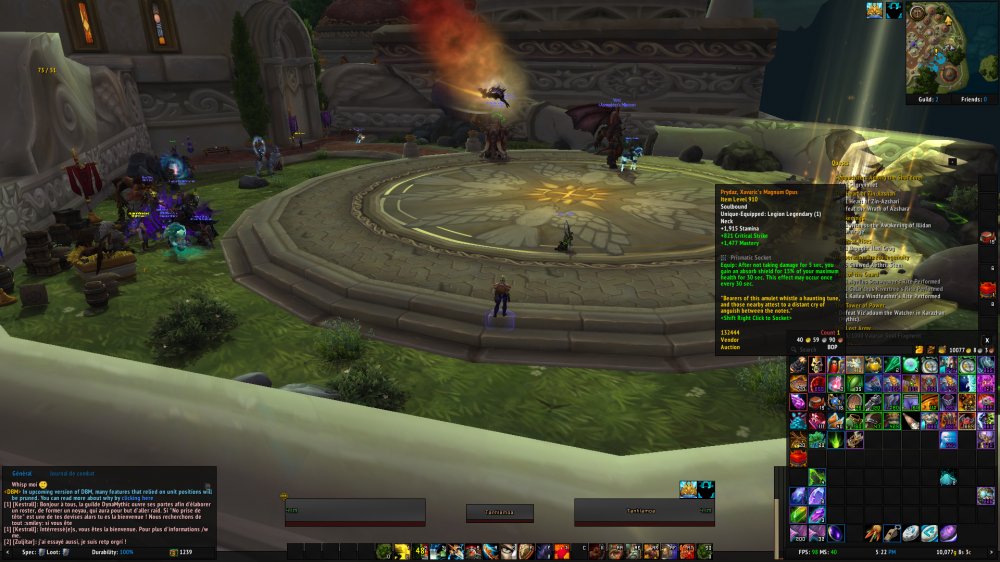Use the carrot item in bag
This screenshot has height=562, width=1000.
point(872,533)
